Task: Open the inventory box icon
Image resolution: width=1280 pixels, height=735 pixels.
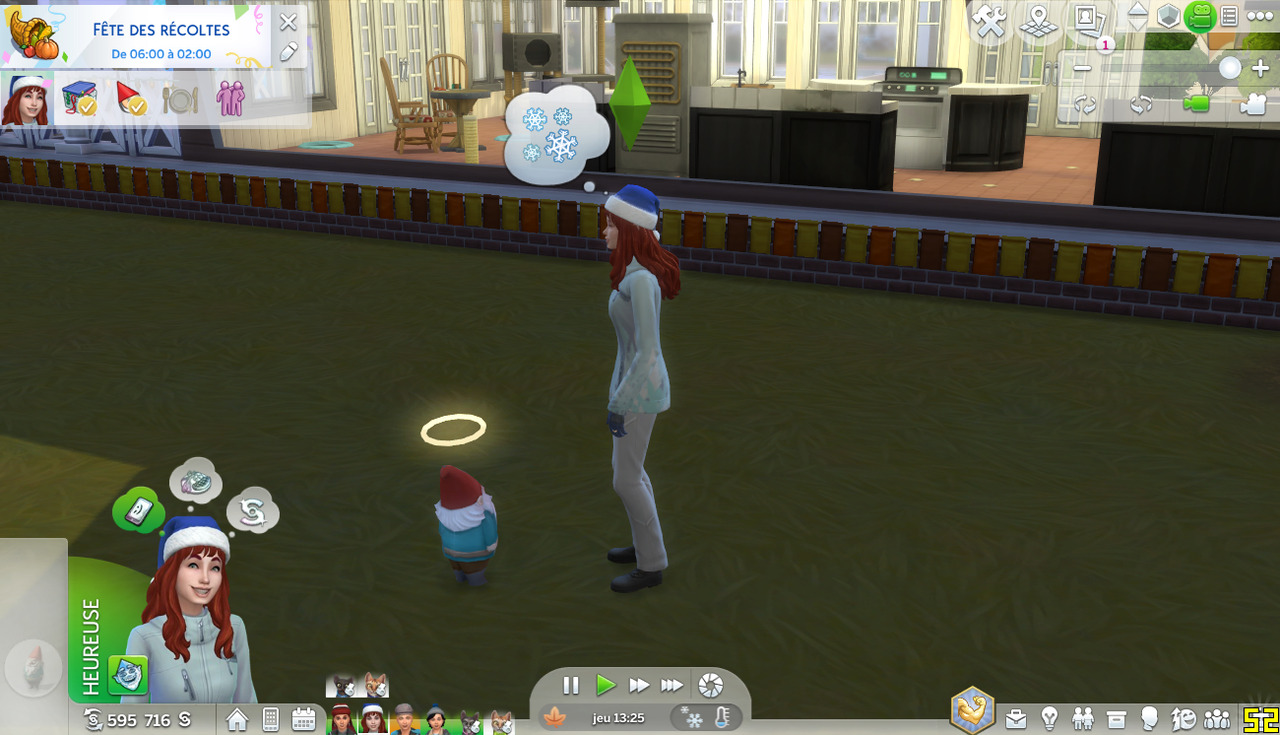Action: pyautogui.click(x=1116, y=718)
